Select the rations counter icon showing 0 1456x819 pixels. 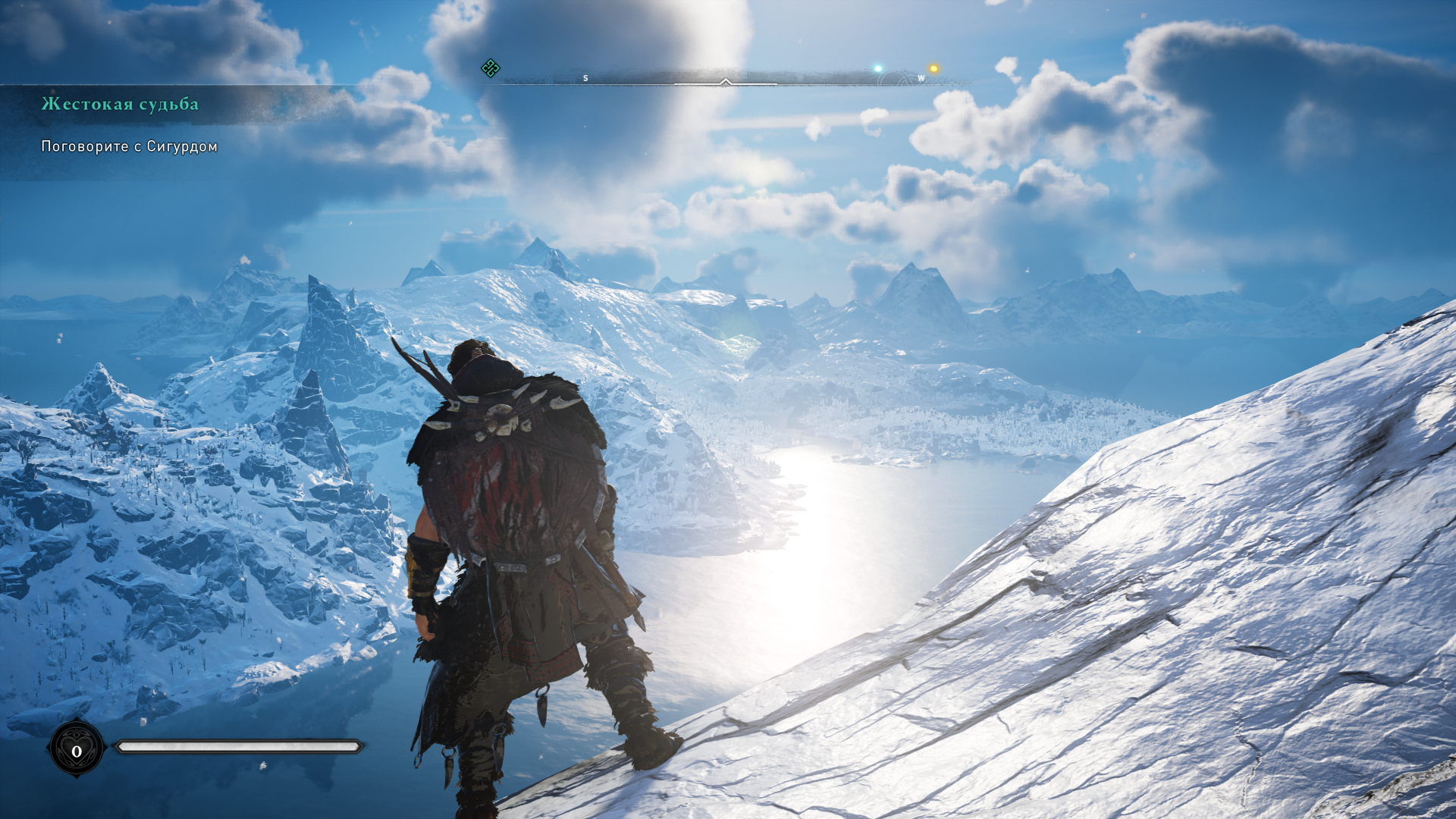click(x=77, y=750)
